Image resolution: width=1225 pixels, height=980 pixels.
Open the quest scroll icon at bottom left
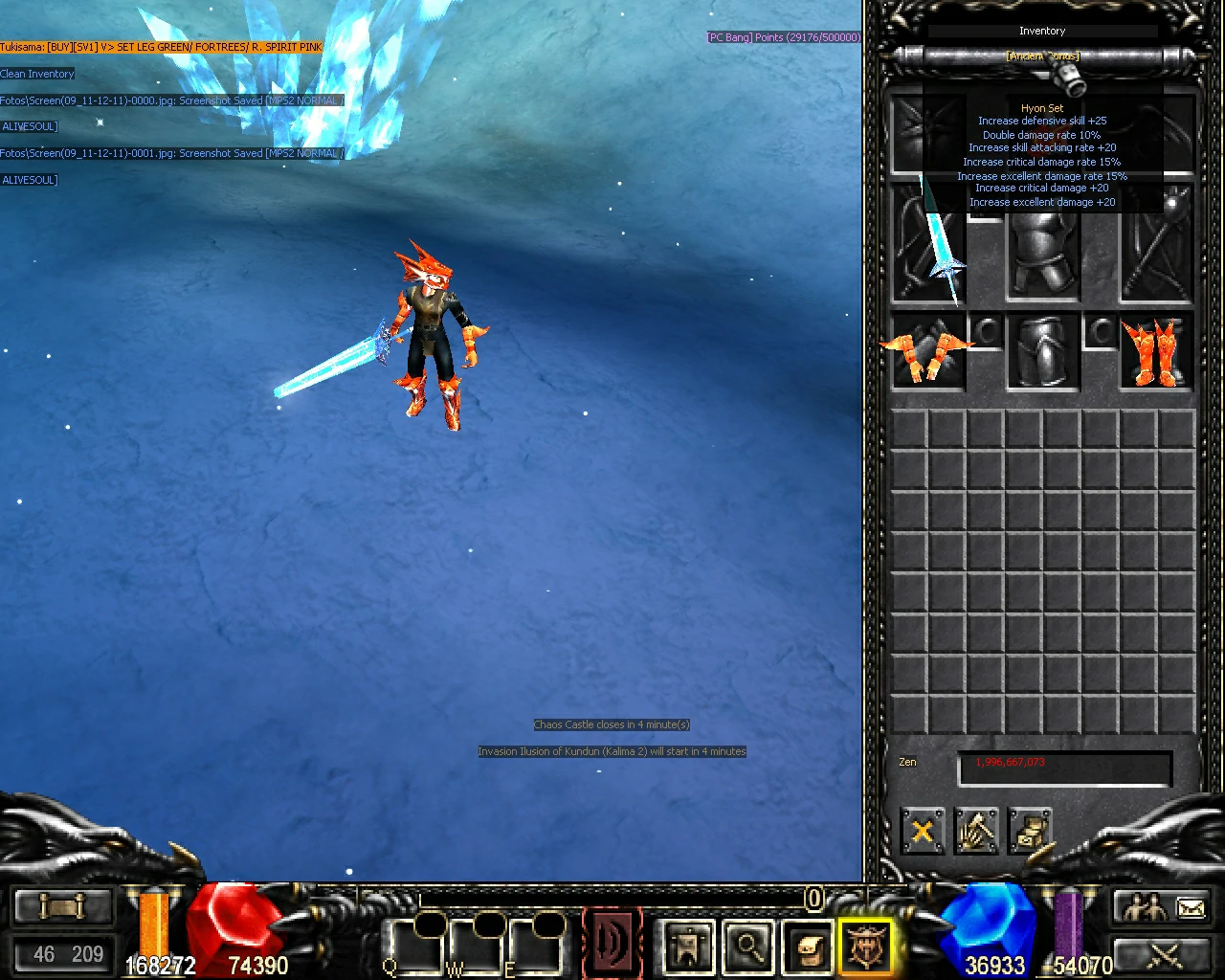(62, 904)
